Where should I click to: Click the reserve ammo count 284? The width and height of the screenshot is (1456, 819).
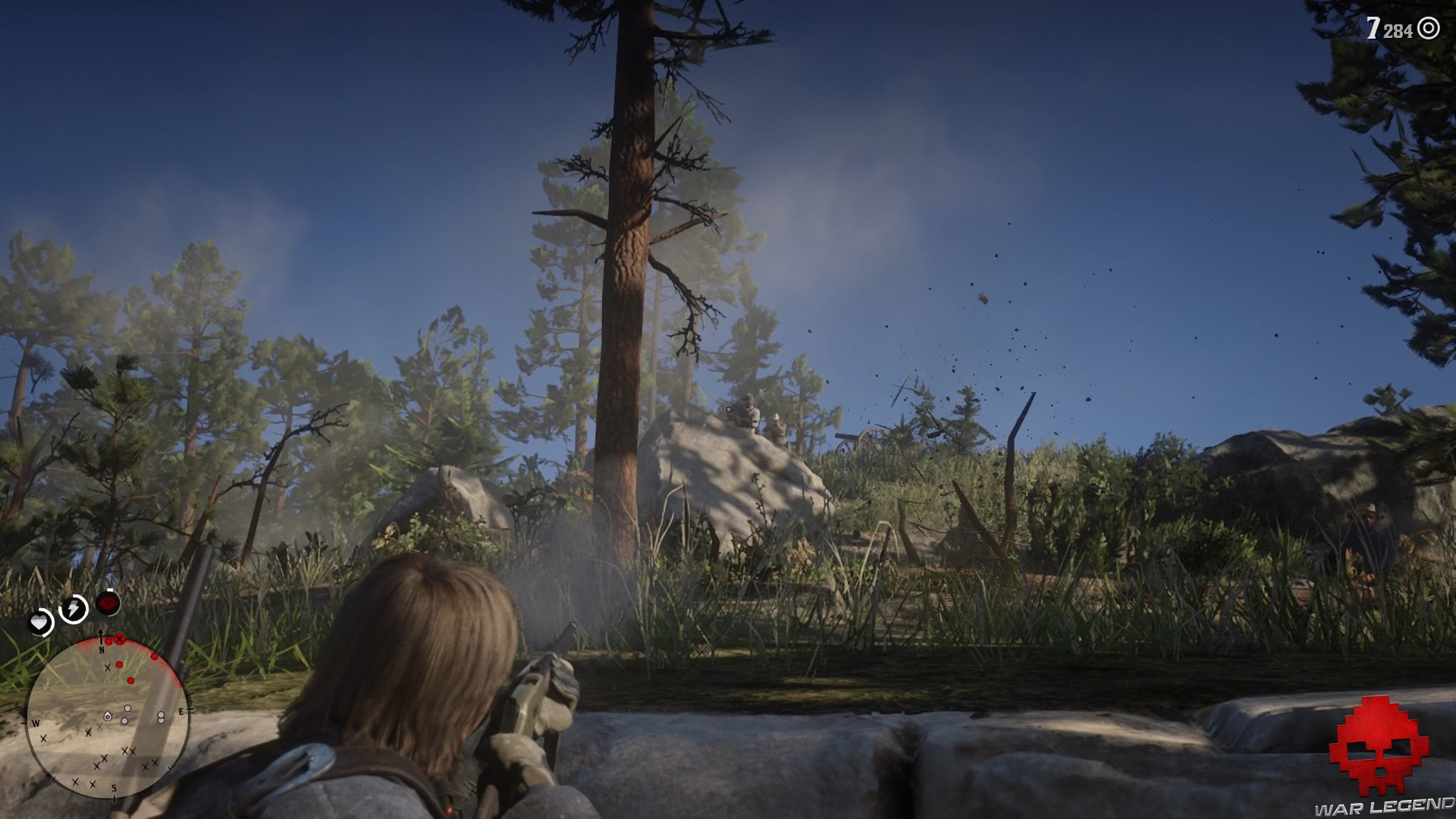click(x=1398, y=30)
